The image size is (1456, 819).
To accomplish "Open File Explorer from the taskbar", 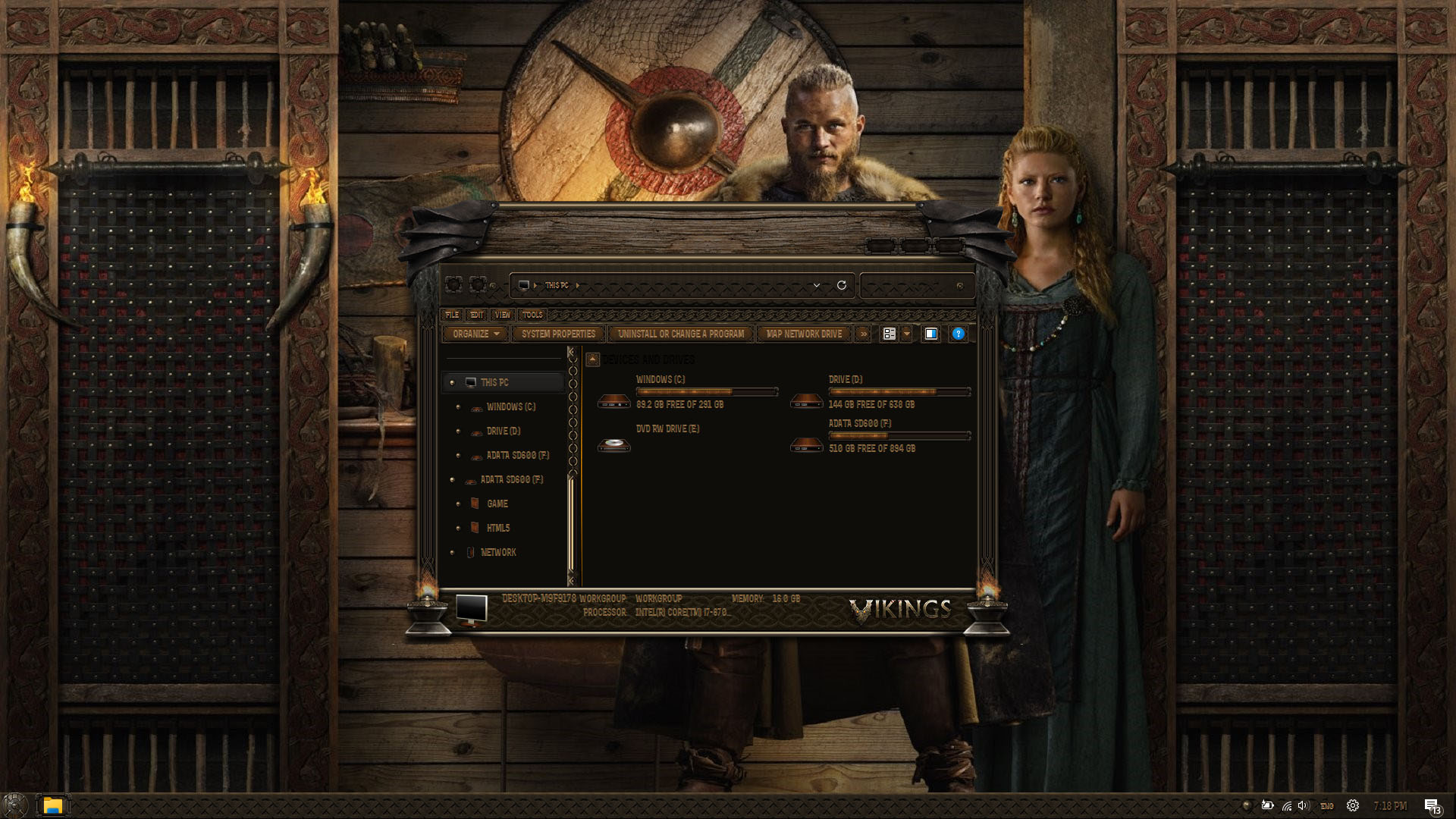I will [x=52, y=805].
